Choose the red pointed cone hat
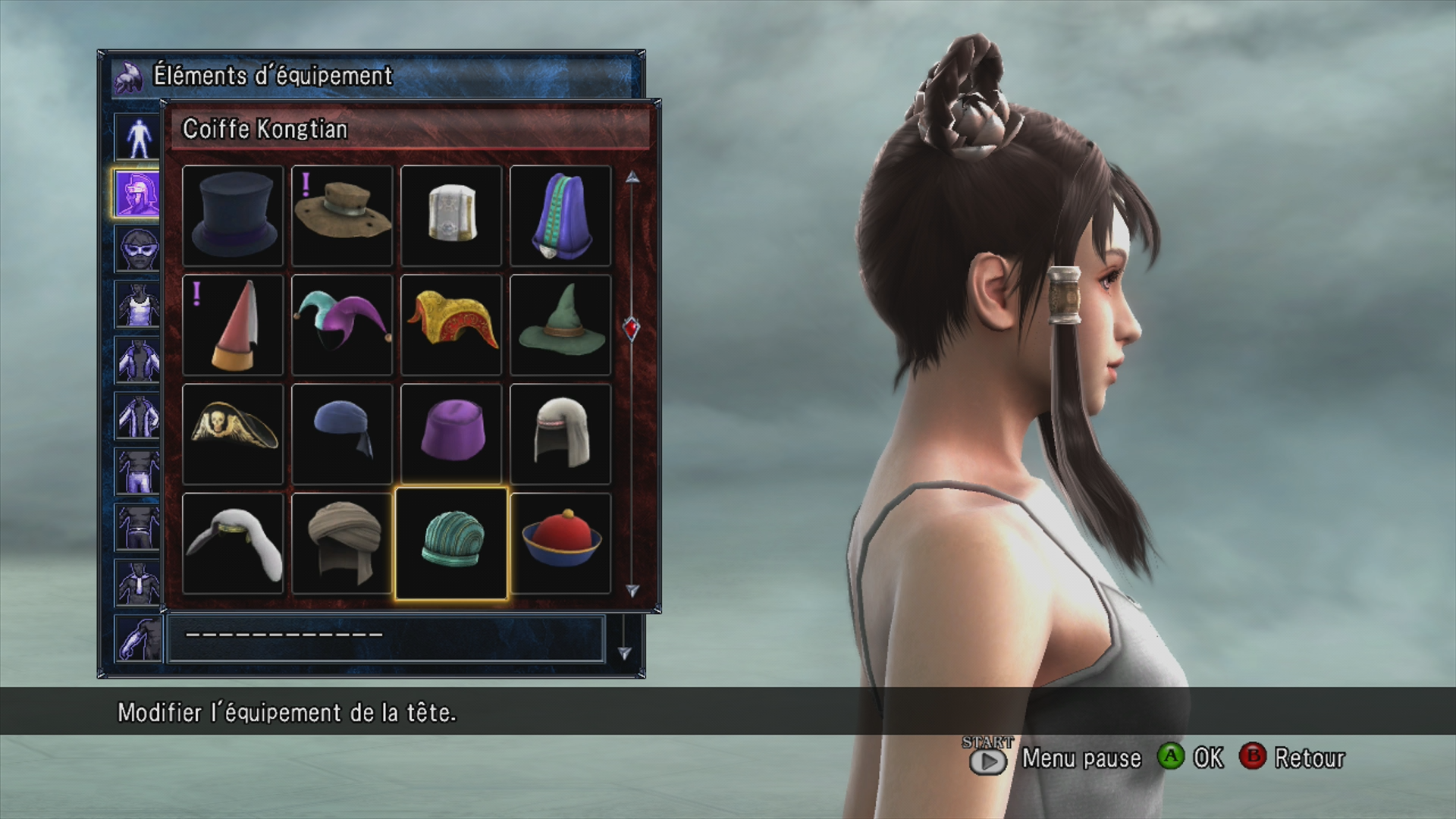Viewport: 1456px width, 819px height. [x=233, y=325]
